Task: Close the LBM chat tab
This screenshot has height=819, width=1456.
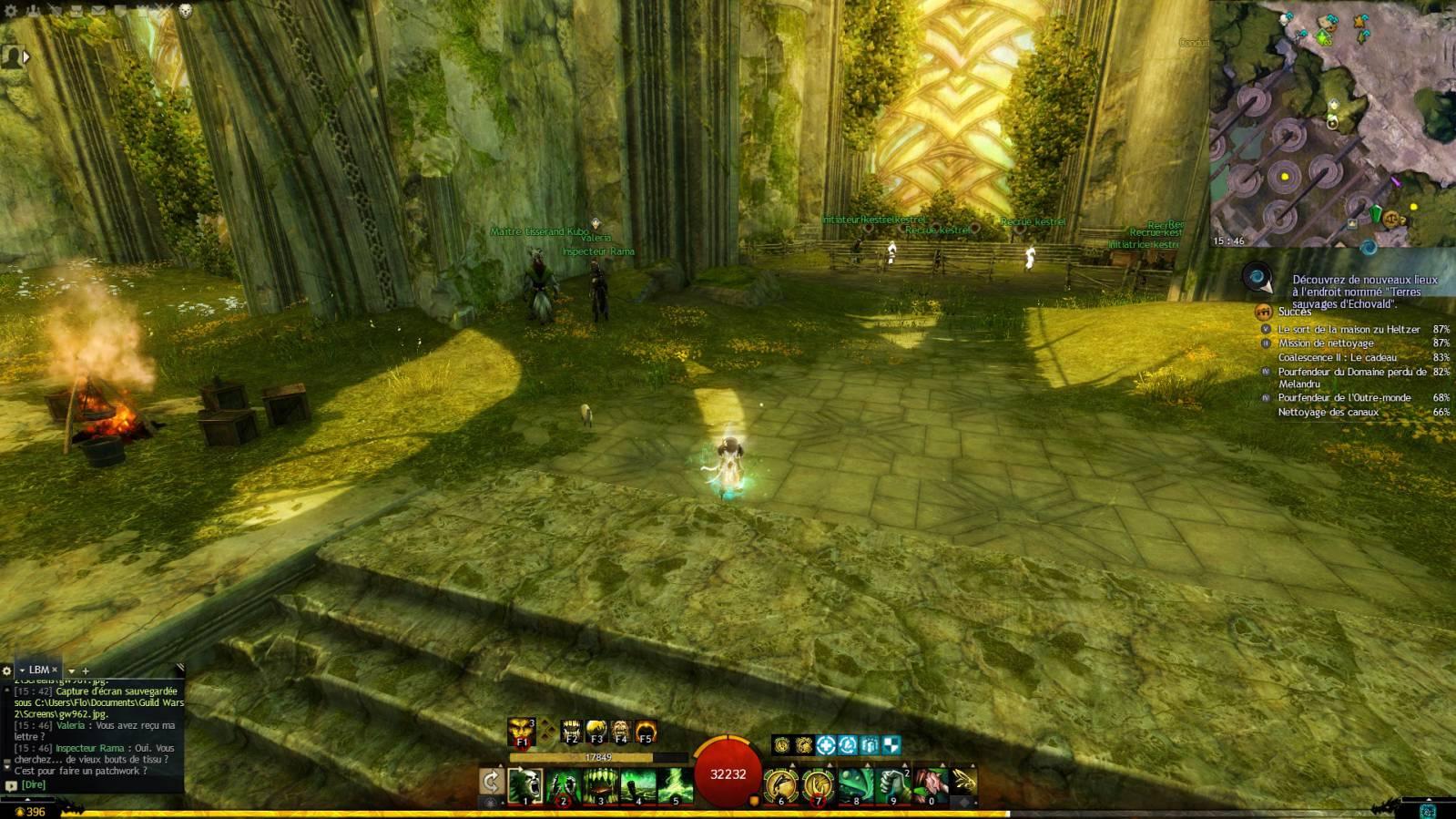Action: click(x=54, y=670)
